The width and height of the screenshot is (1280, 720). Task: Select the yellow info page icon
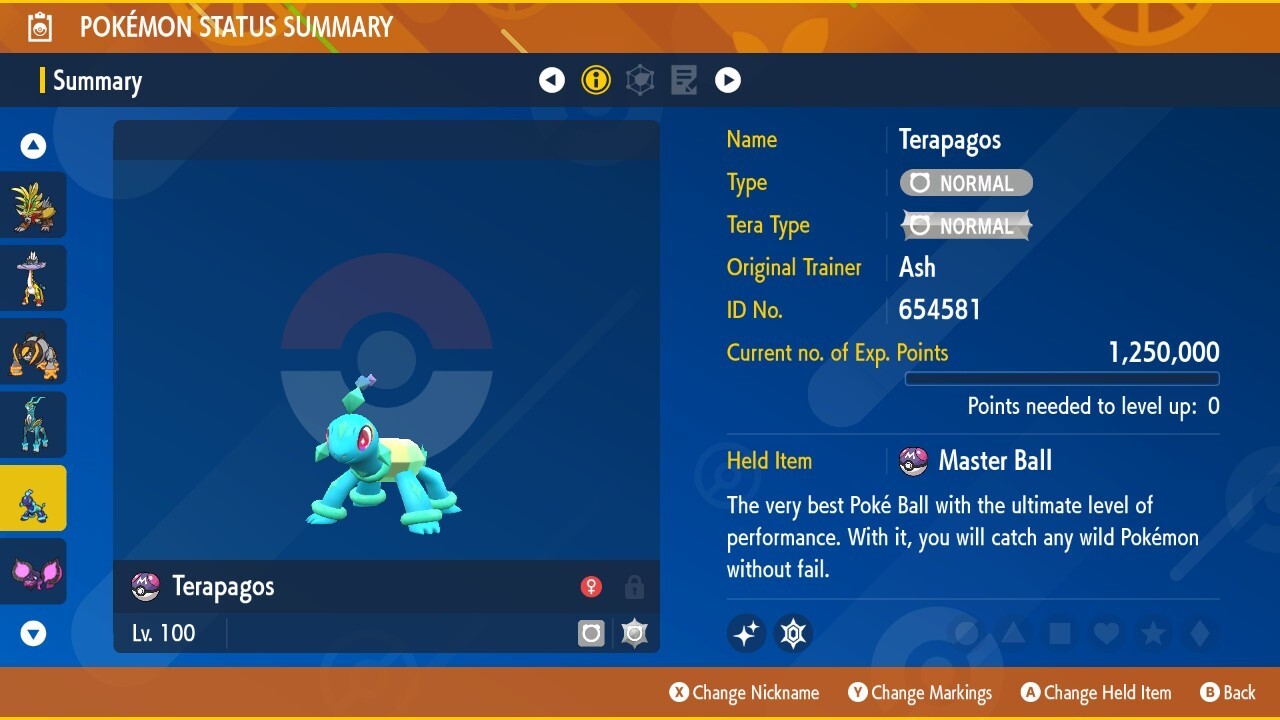[596, 80]
